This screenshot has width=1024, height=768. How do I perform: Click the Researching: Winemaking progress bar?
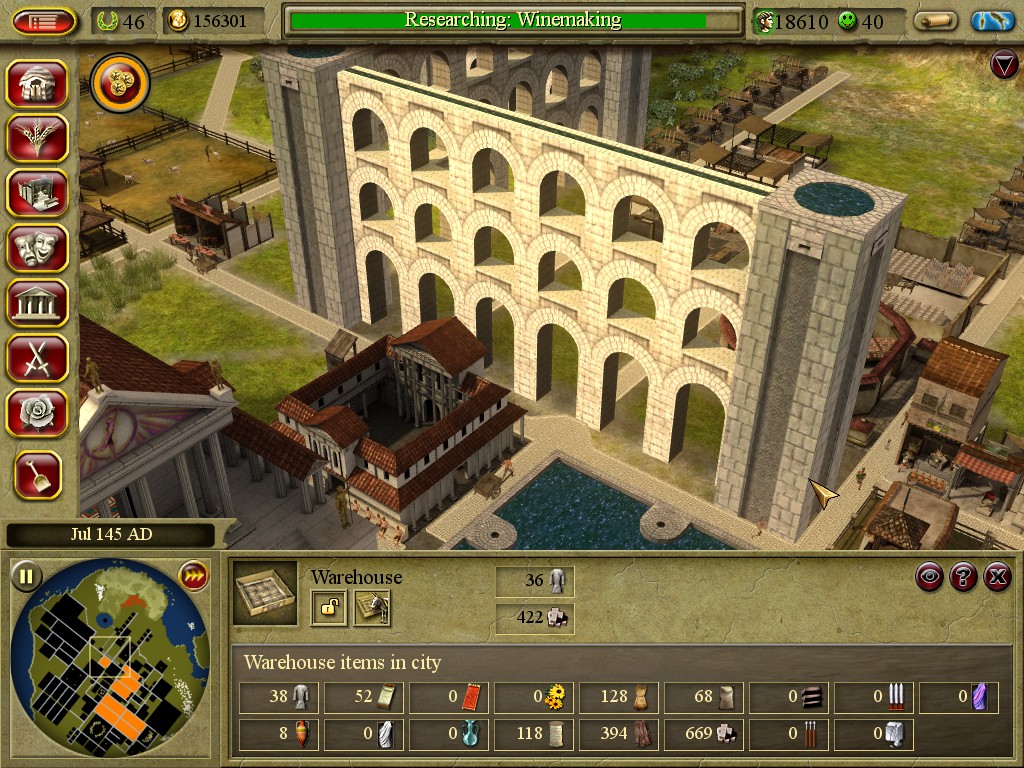pyautogui.click(x=513, y=20)
